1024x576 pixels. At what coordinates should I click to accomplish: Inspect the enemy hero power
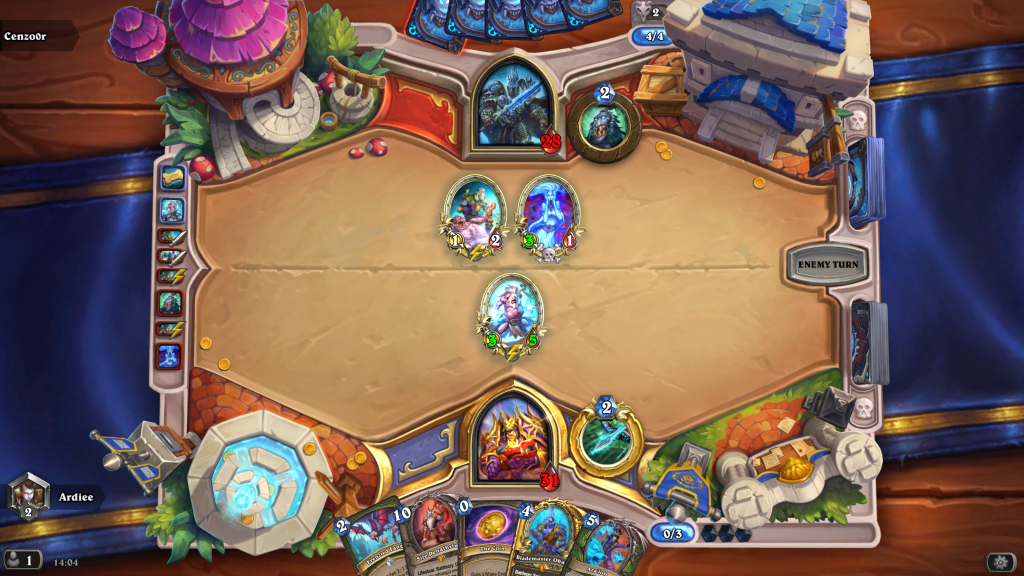[x=604, y=126]
